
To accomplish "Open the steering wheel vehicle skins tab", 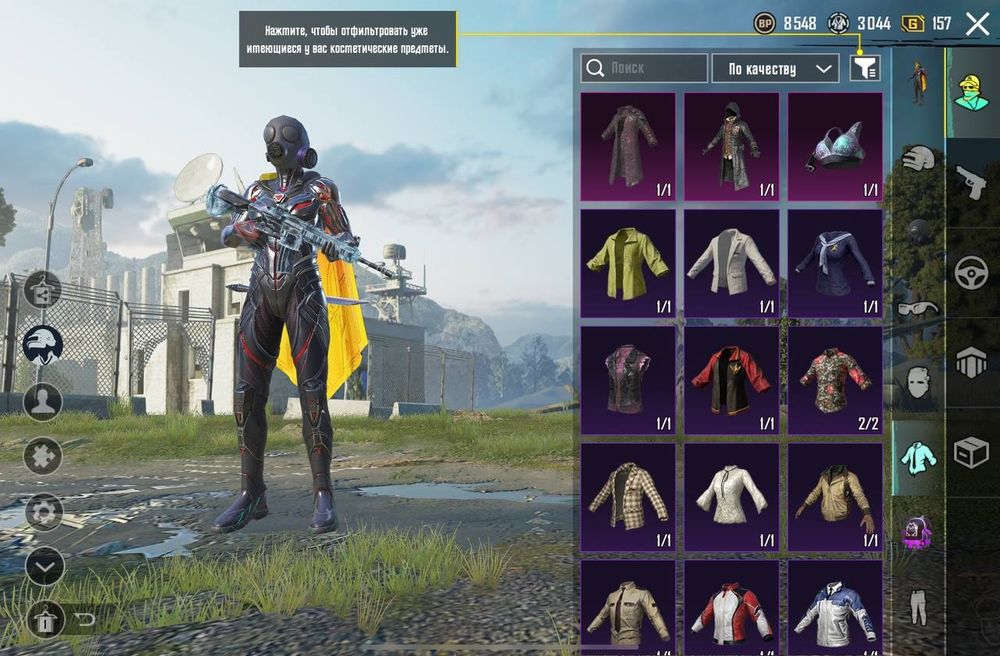I will pyautogui.click(x=971, y=273).
